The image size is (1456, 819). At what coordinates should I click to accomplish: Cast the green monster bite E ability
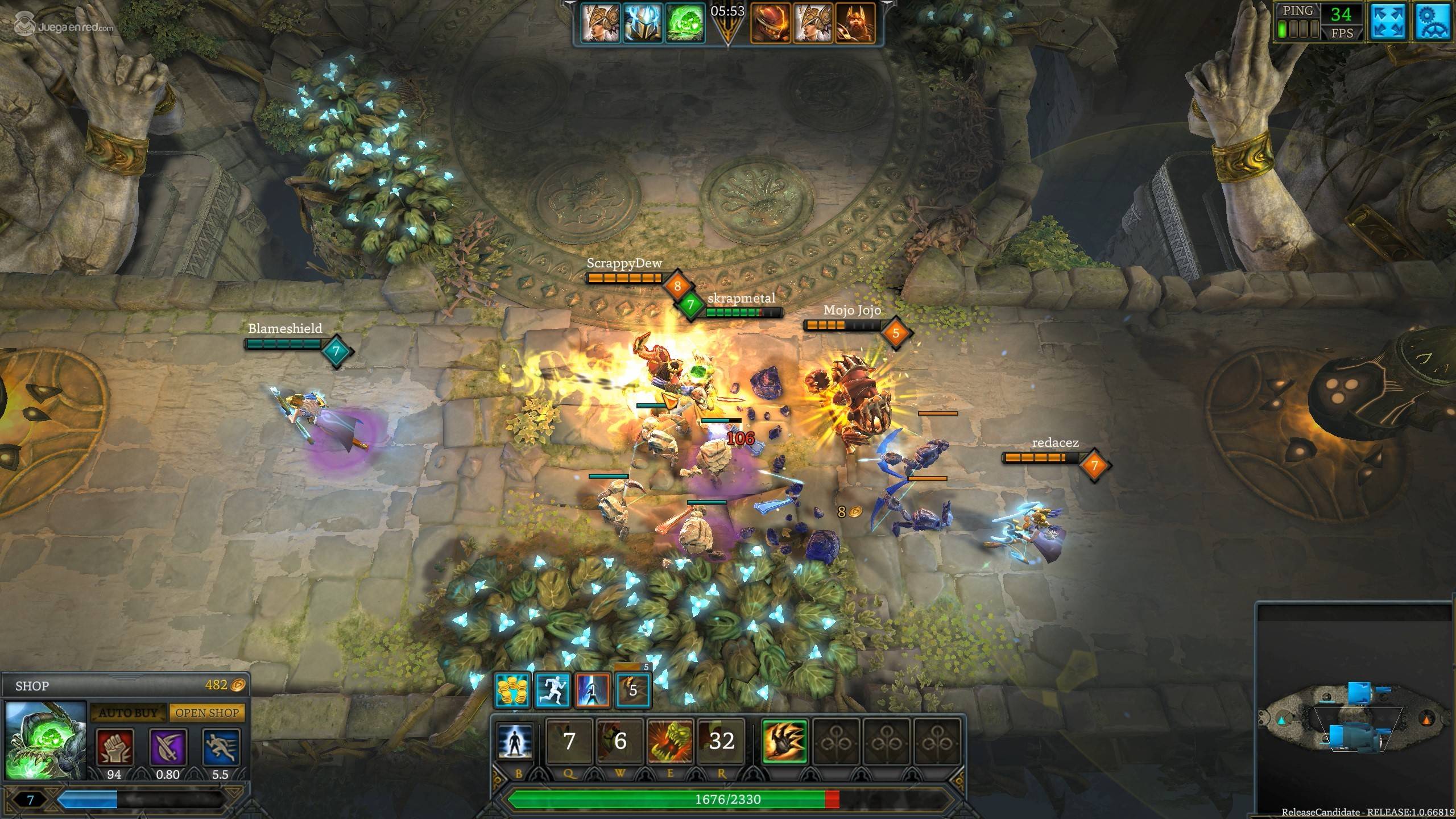[x=671, y=741]
